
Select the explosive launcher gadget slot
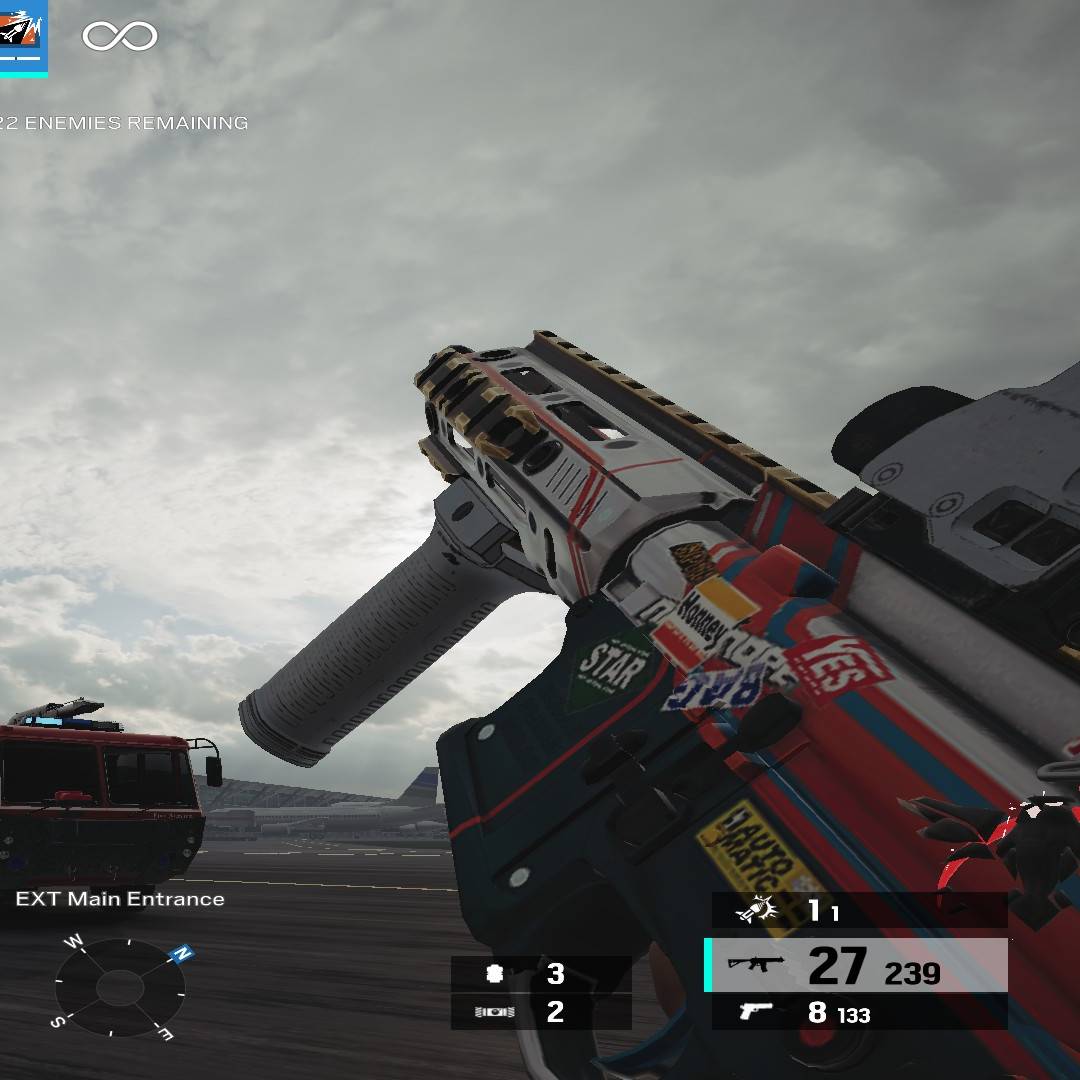click(x=858, y=910)
